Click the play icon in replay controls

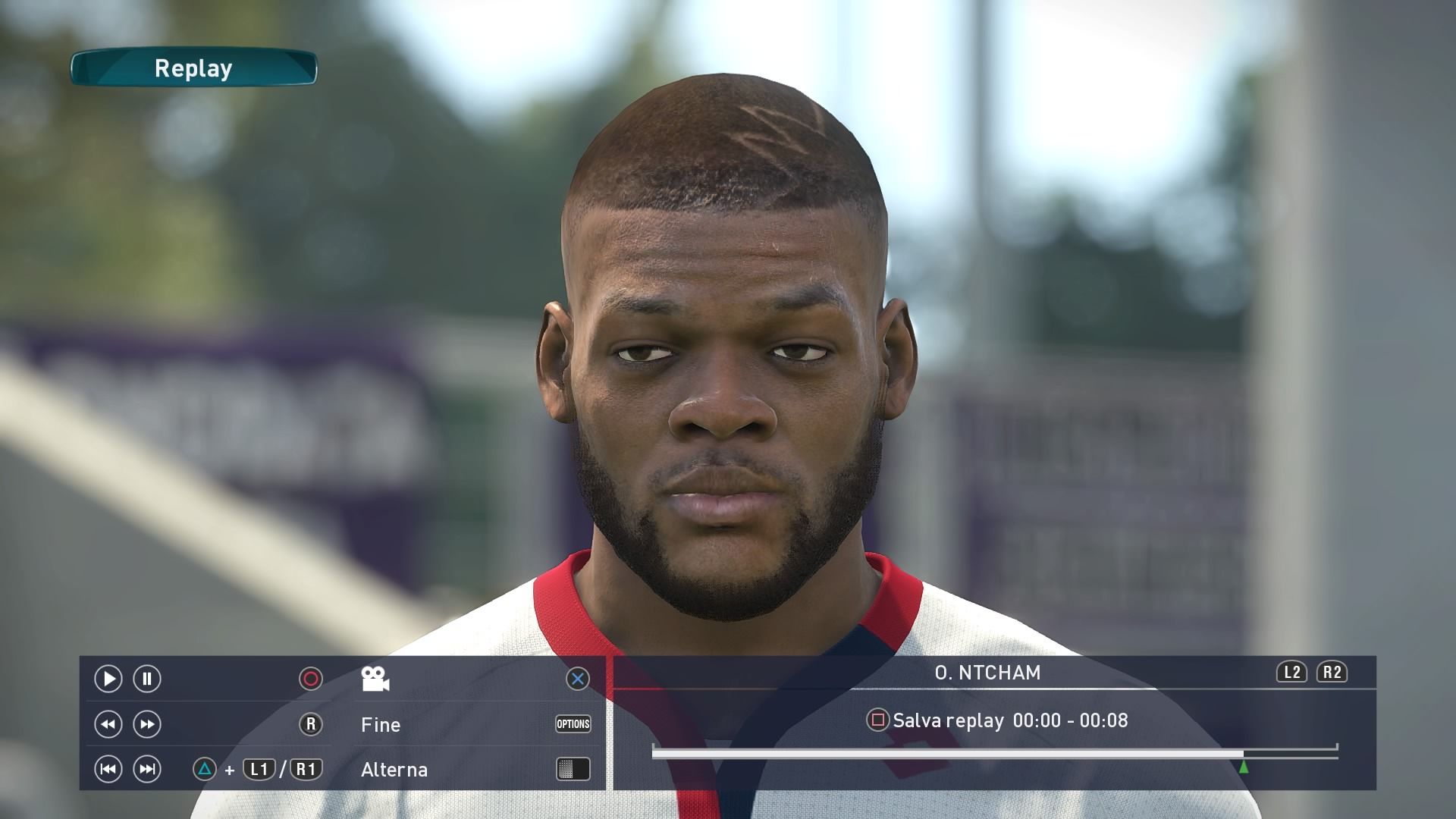(108, 679)
